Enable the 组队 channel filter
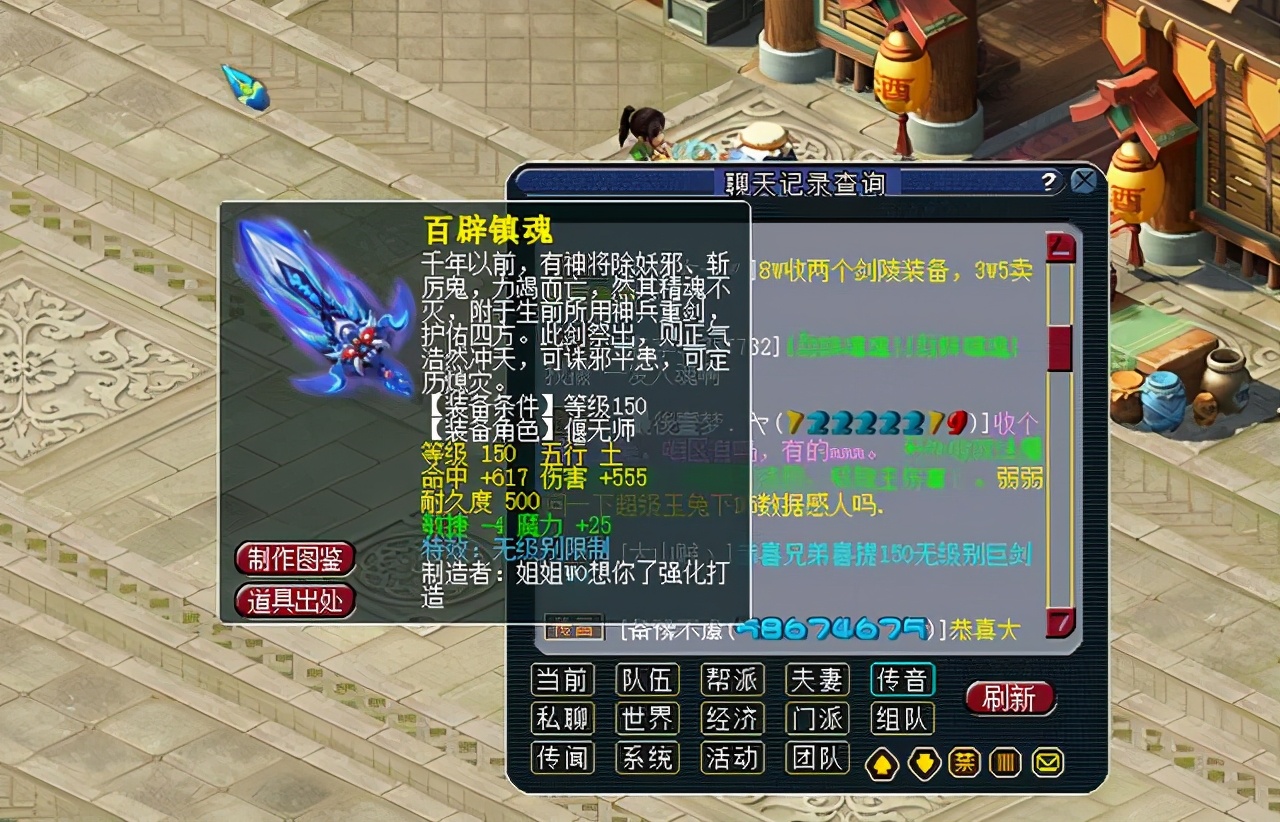1280x822 pixels. [x=903, y=719]
